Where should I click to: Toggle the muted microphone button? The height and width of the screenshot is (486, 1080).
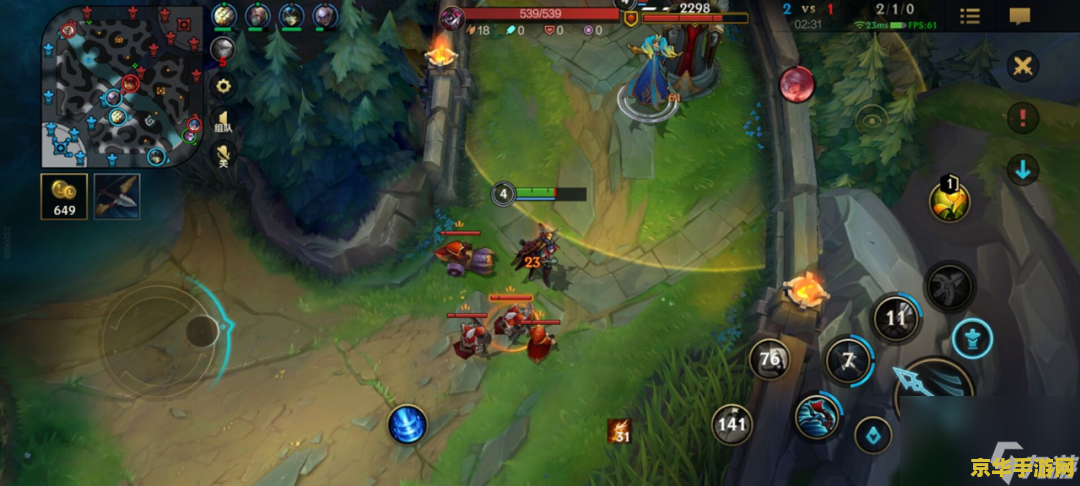pos(223,157)
